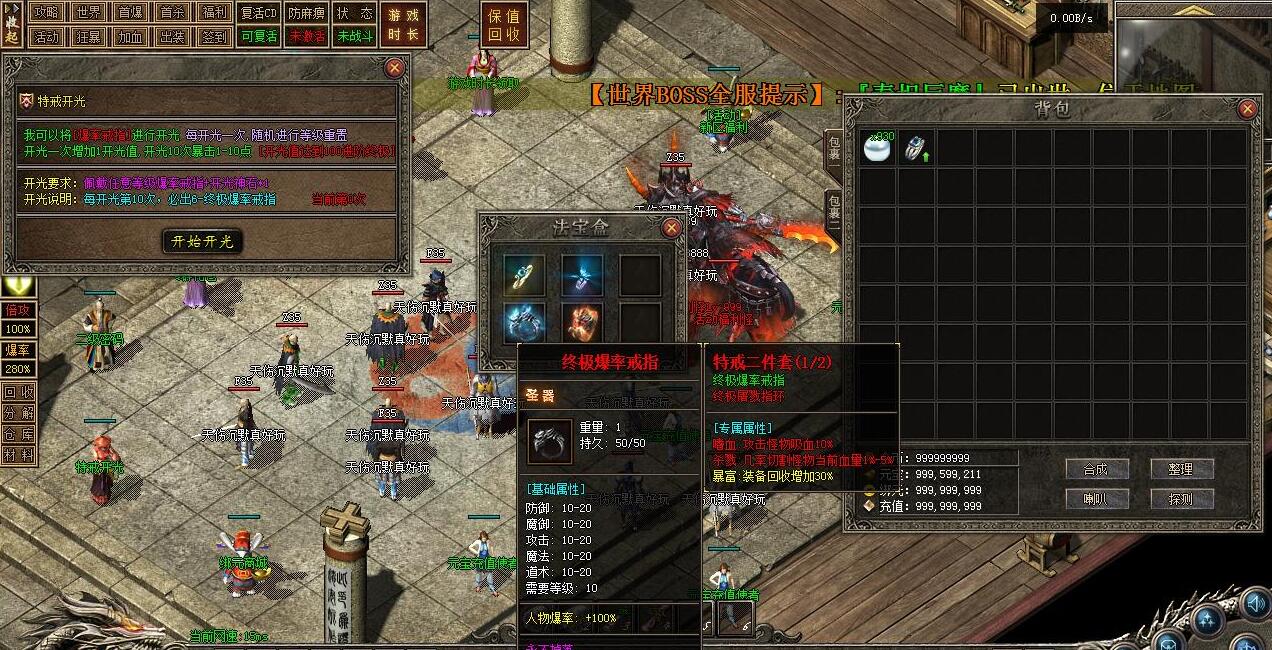The width and height of the screenshot is (1272, 650).
Task: Click the 探测 button
Action: [x=1181, y=498]
